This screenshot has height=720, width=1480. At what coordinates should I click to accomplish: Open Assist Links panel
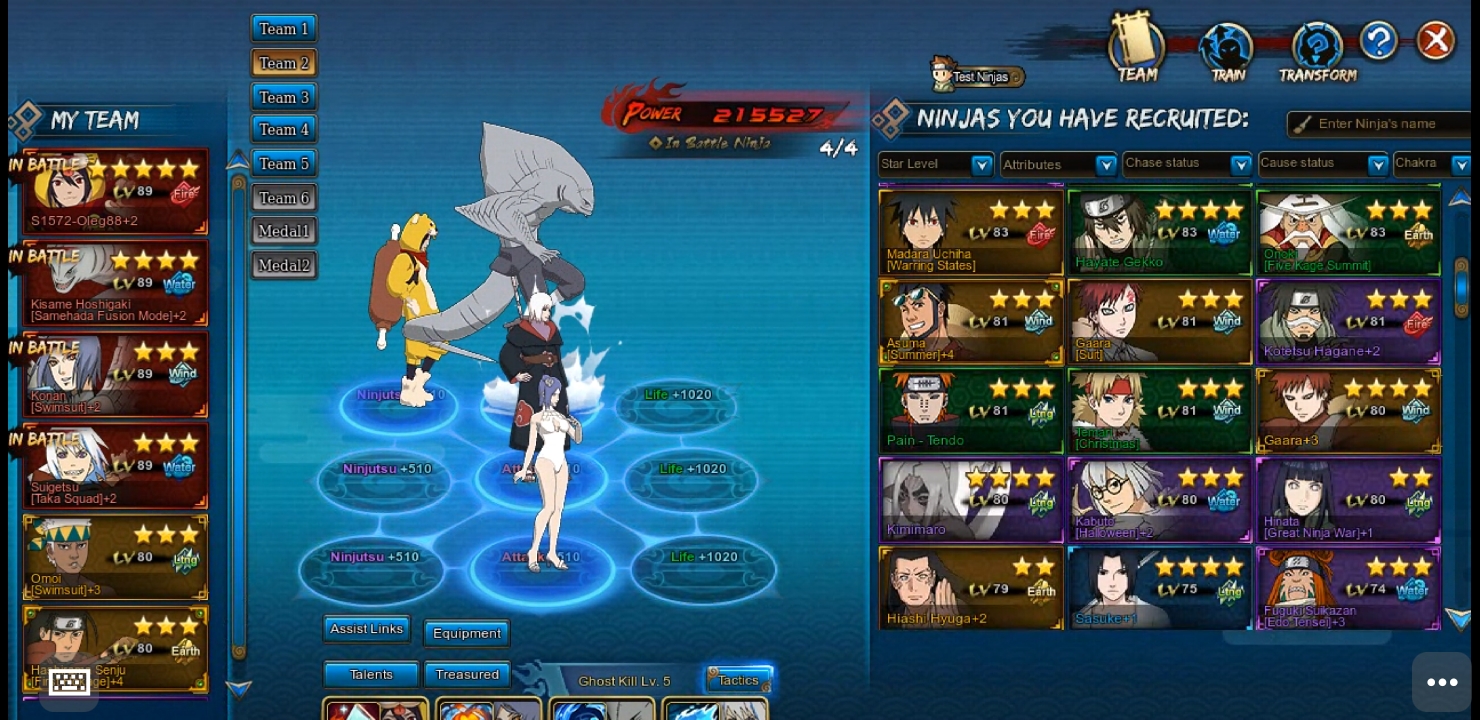point(366,629)
